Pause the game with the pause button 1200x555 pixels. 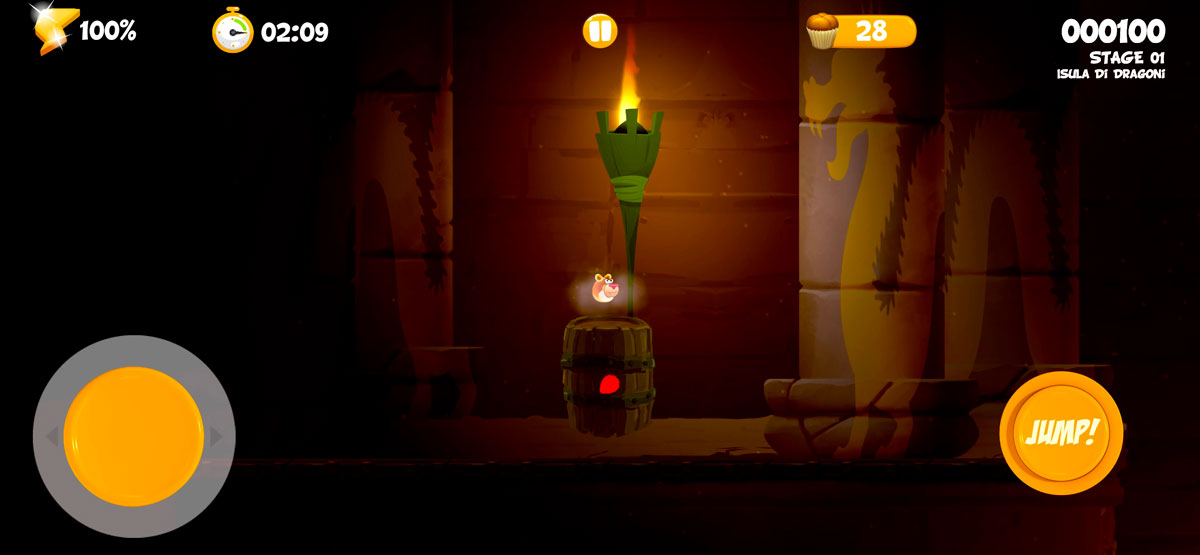[x=600, y=31]
